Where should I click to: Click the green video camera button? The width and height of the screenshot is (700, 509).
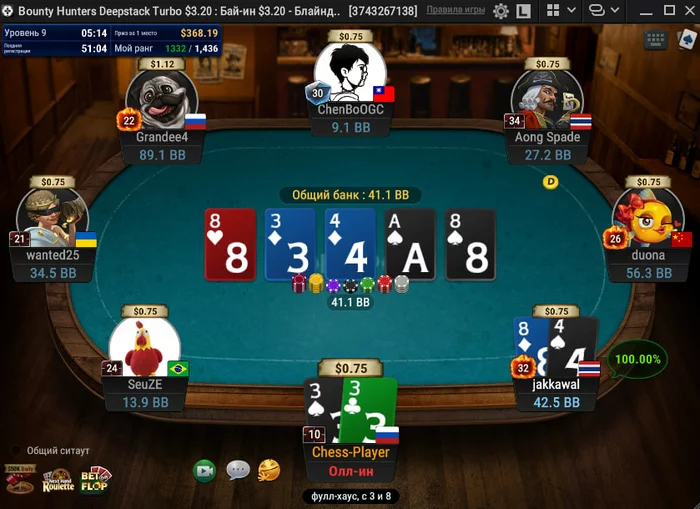tap(205, 470)
